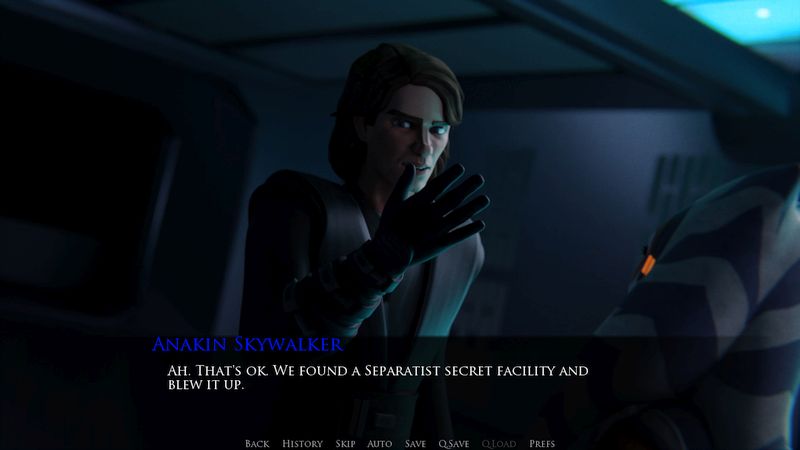Click the dialogue text to continue
800x450 pixels.
[375, 378]
